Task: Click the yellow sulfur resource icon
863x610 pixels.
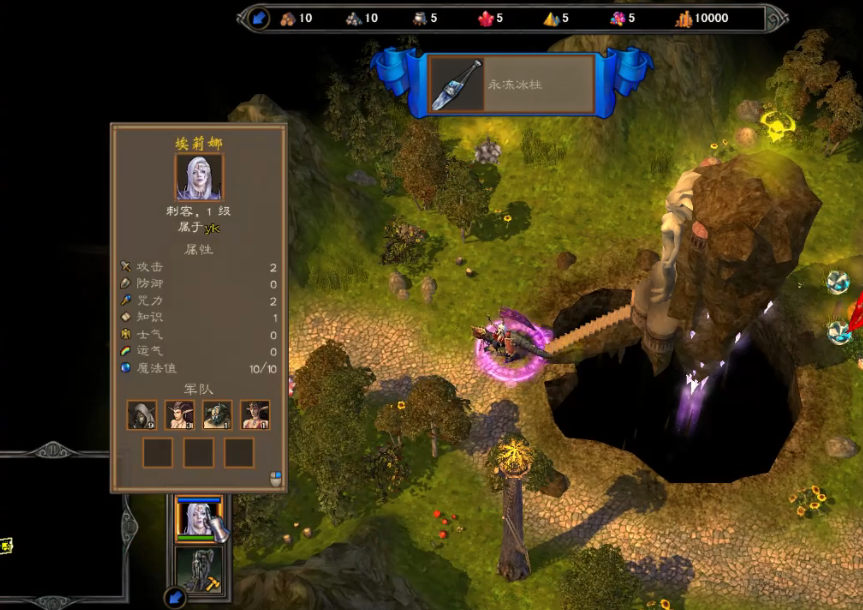Action: 550,18
